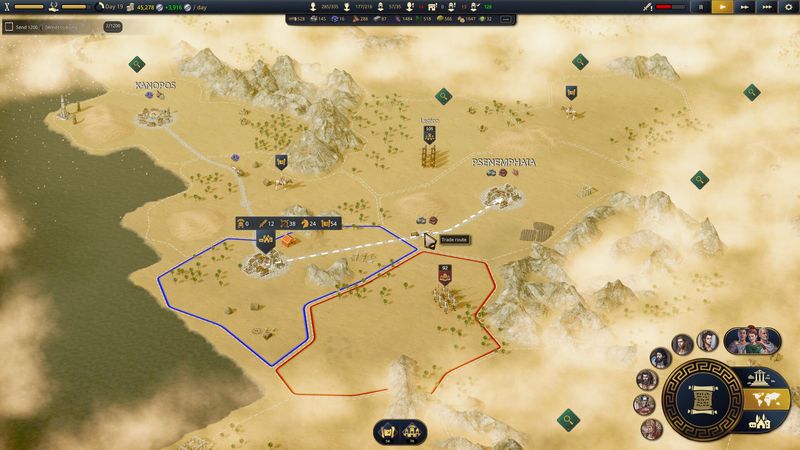The width and height of the screenshot is (800, 450).
Task: Select the army banner numbered 92
Action: [444, 270]
